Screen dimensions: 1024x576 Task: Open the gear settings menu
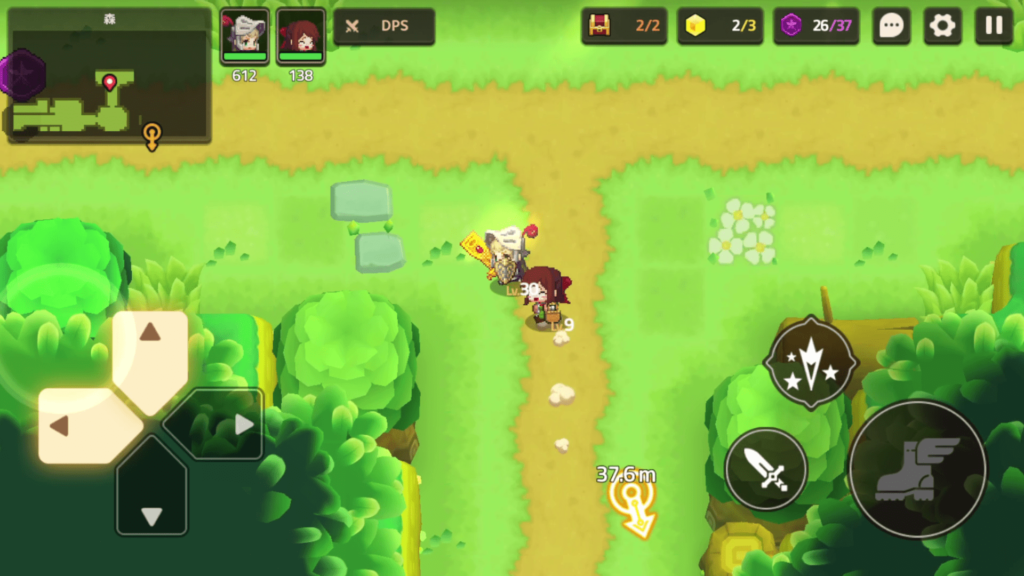coord(942,26)
